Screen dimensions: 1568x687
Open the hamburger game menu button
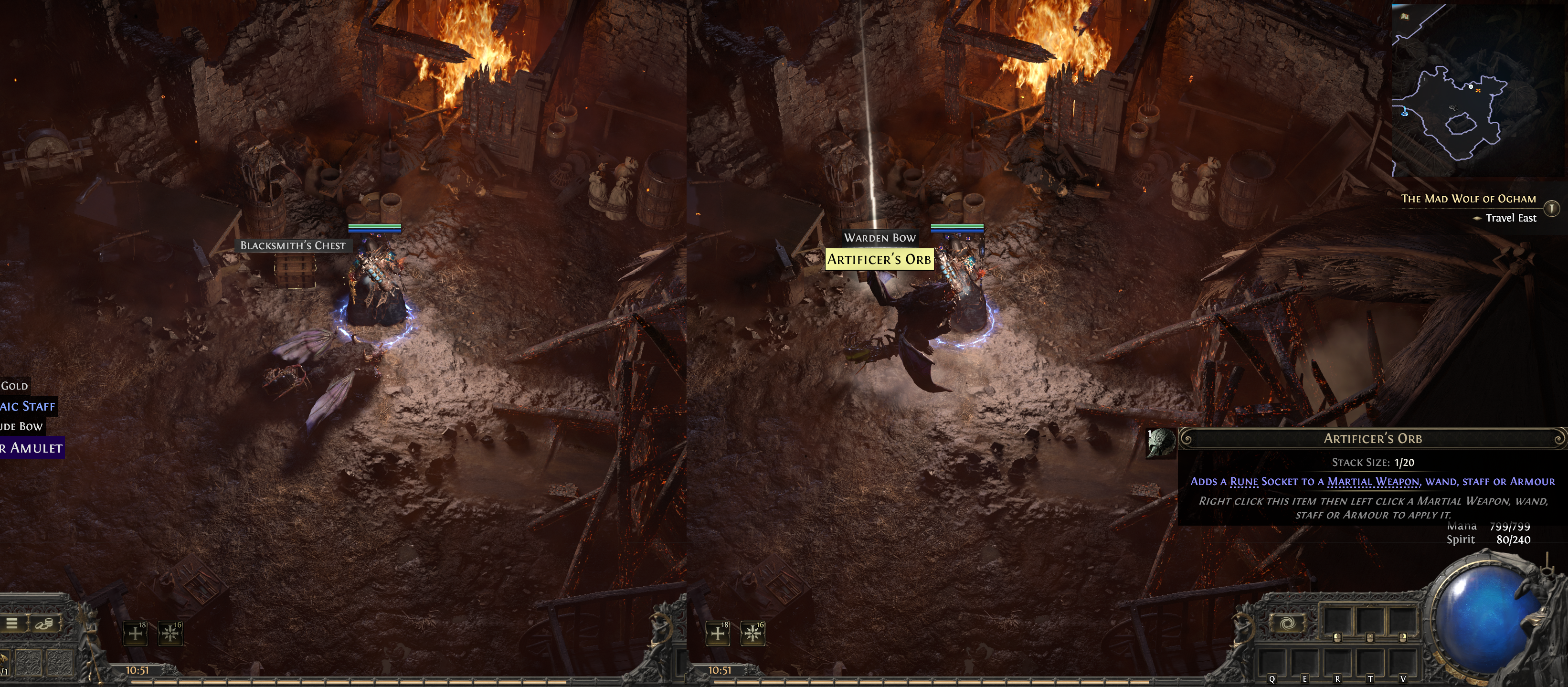pyautogui.click(x=12, y=623)
